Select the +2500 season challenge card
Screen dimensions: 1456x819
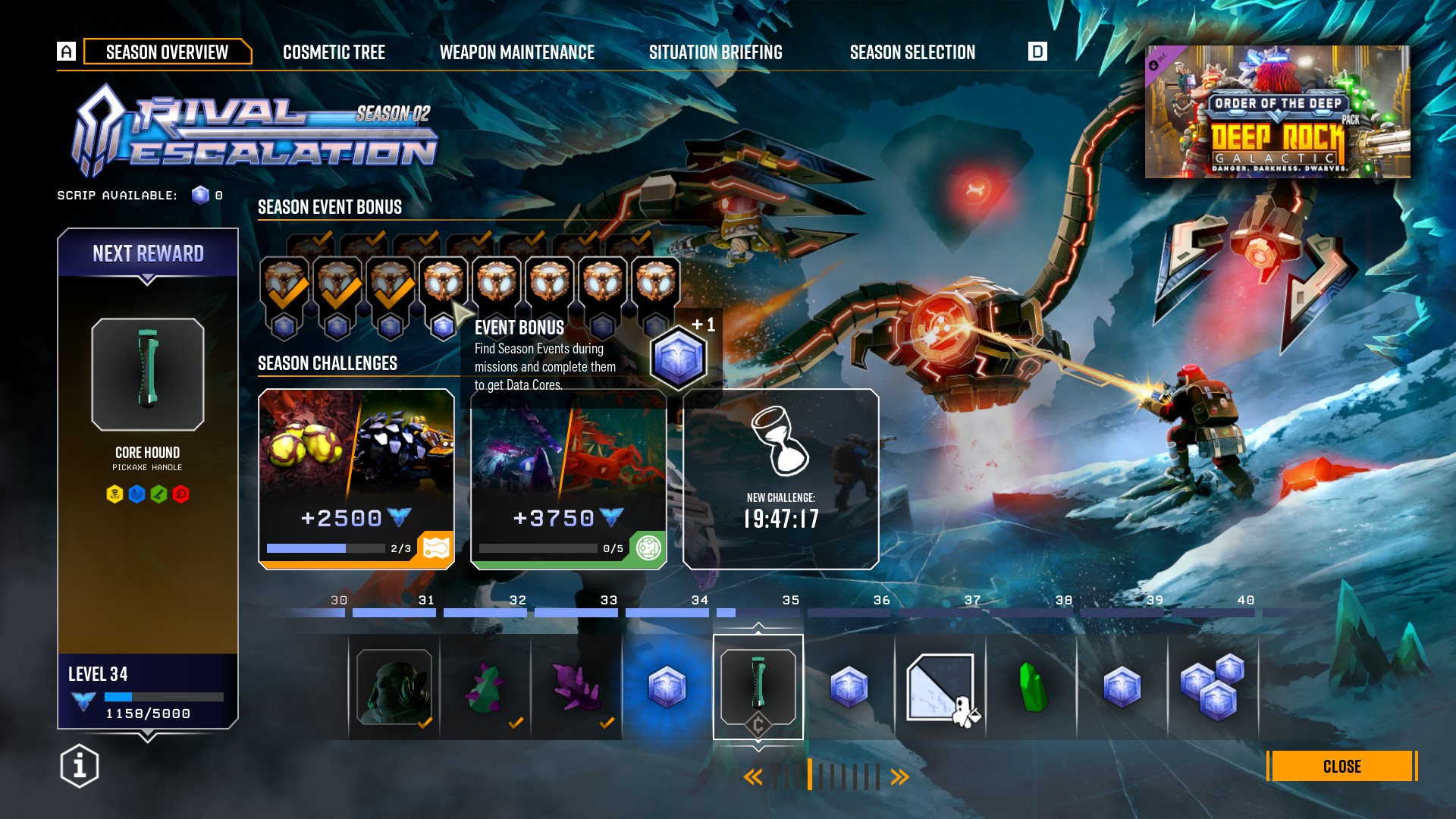click(356, 479)
